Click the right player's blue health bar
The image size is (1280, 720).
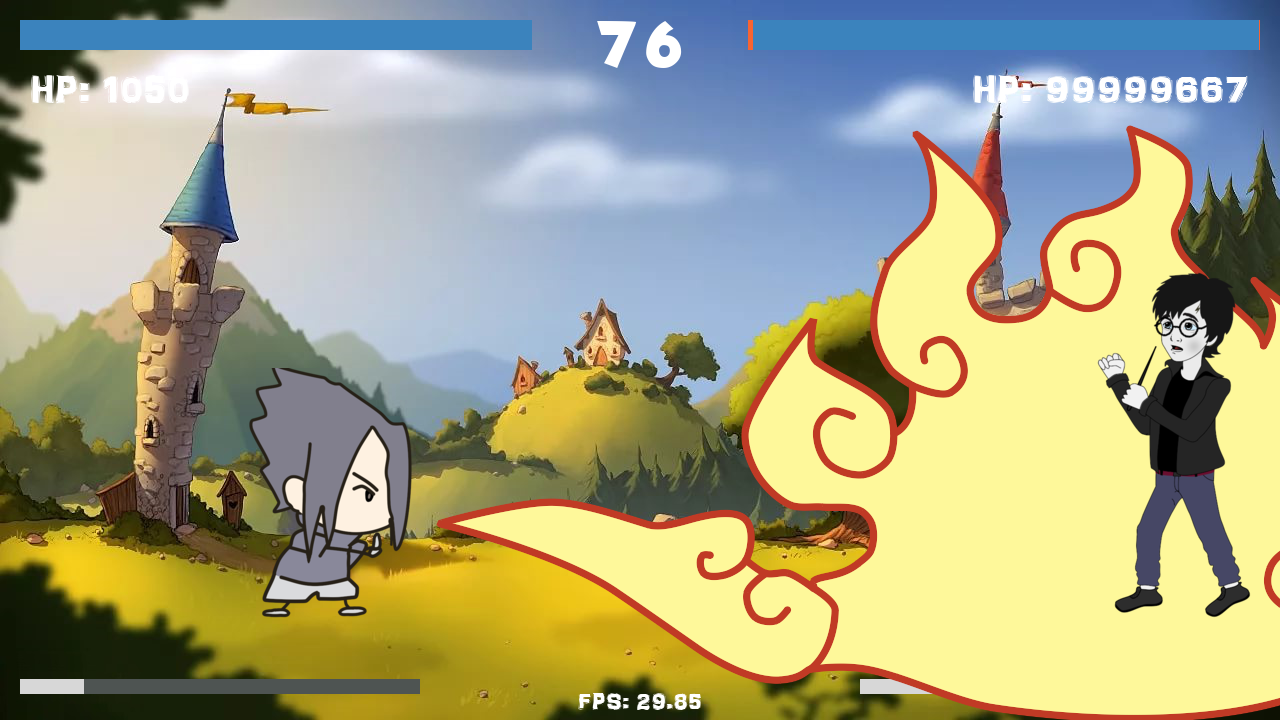[1005, 37]
